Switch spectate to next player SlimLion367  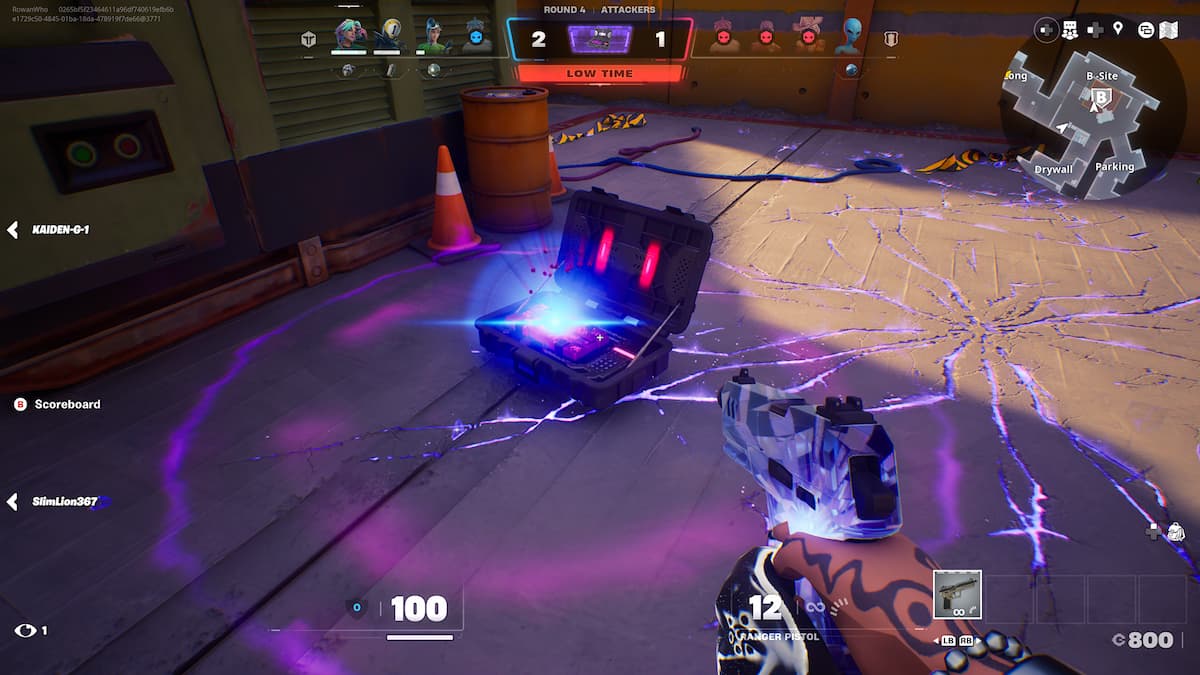[x=14, y=501]
